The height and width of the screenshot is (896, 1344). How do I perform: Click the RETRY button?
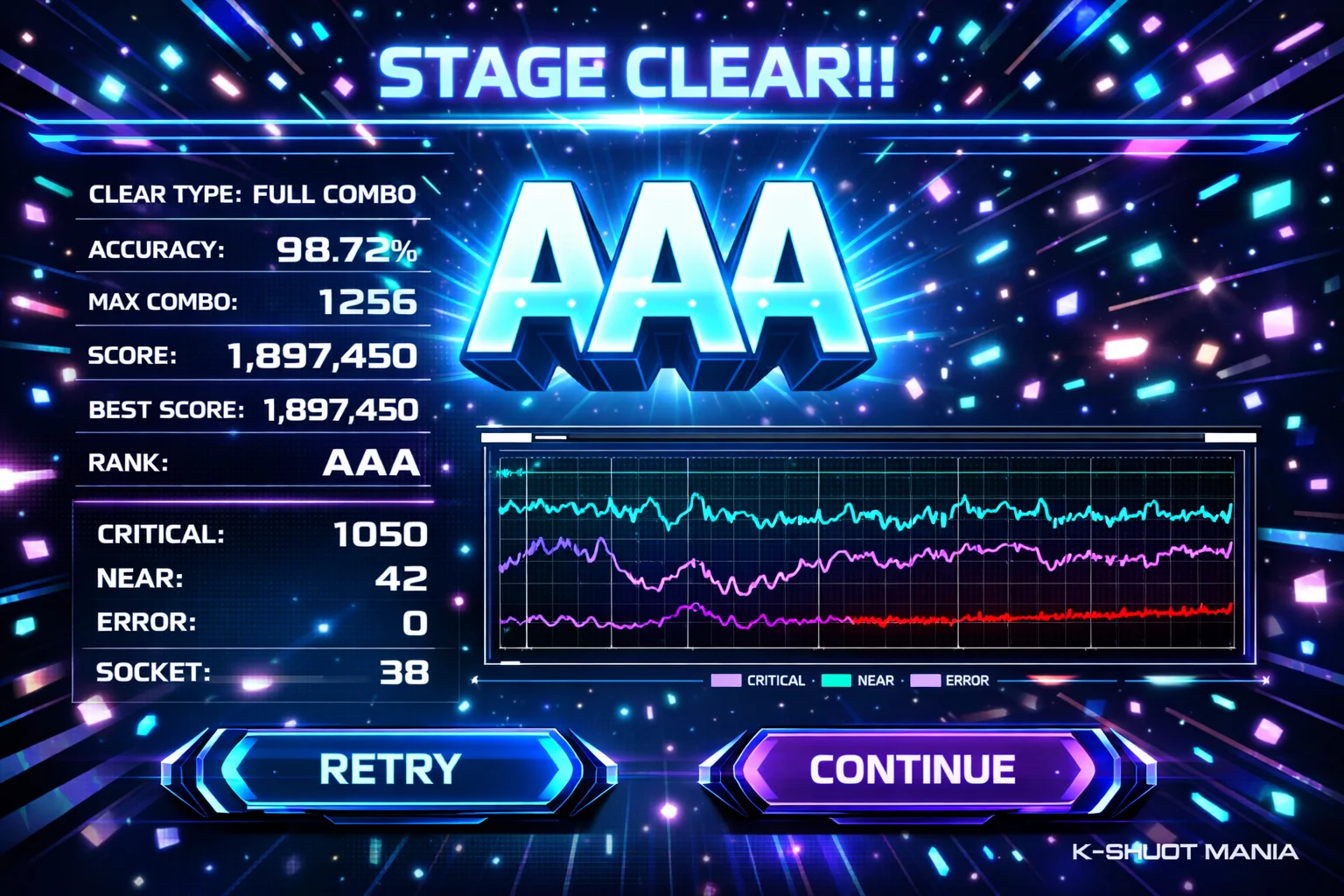tap(389, 770)
